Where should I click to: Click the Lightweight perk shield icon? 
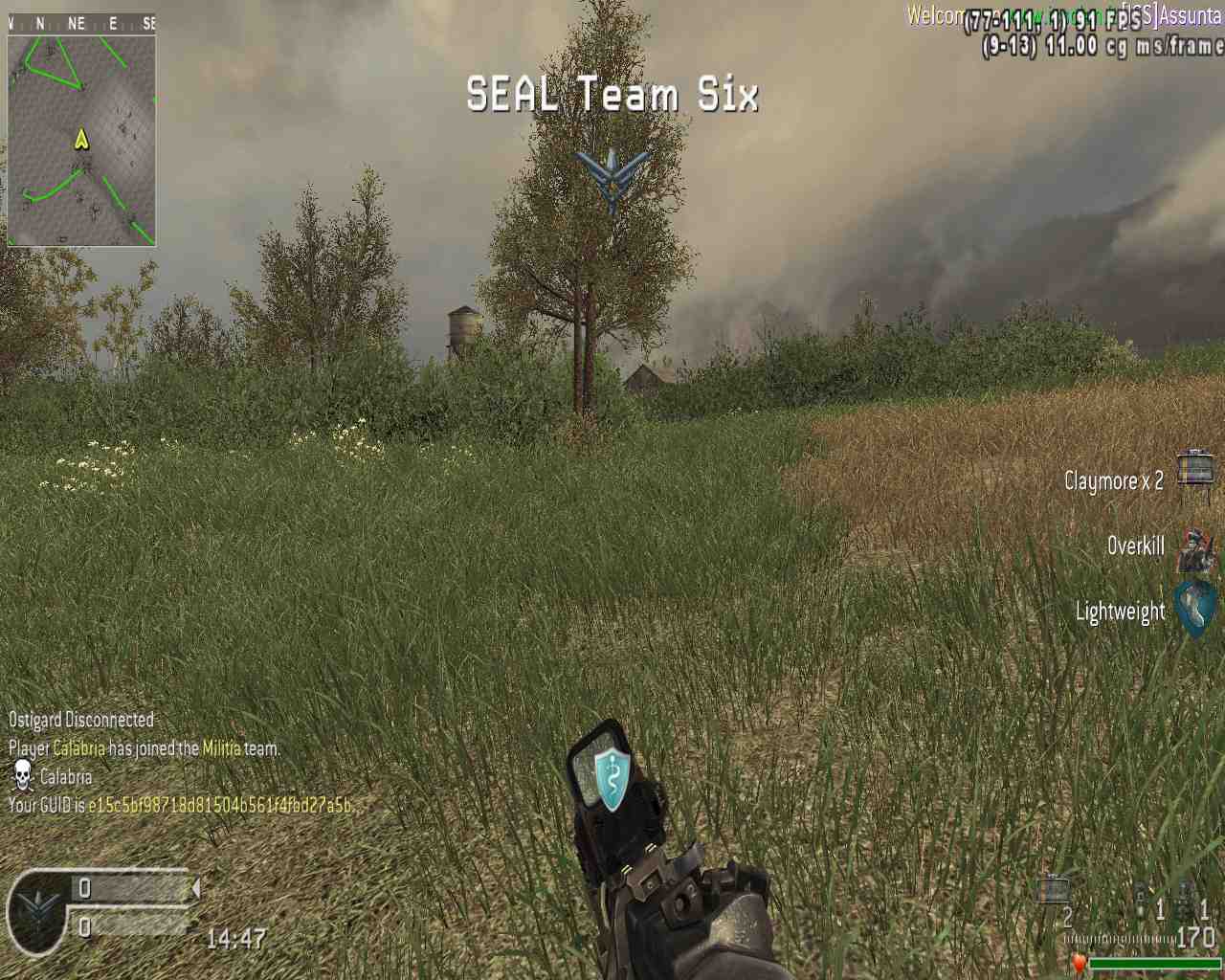(x=1195, y=609)
